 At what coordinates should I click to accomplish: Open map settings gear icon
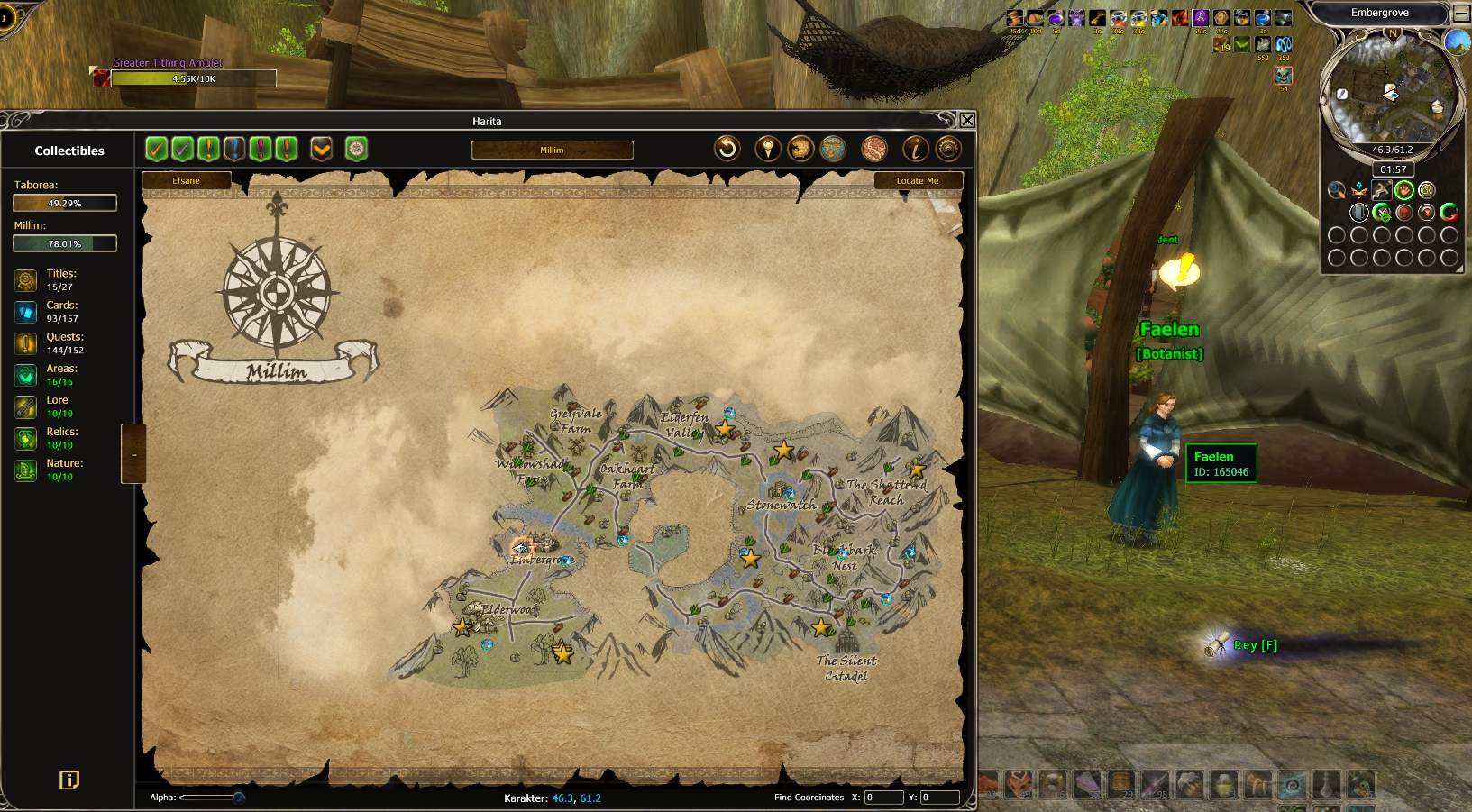tap(947, 149)
